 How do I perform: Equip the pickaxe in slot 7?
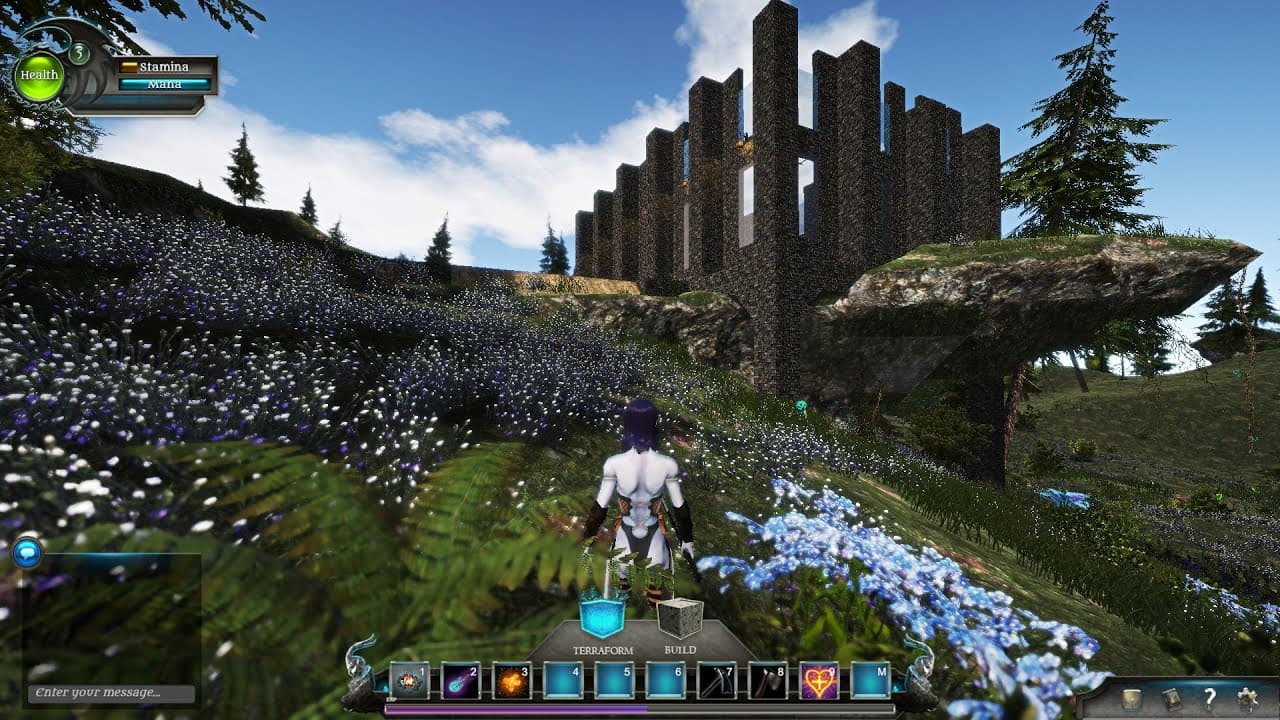716,681
